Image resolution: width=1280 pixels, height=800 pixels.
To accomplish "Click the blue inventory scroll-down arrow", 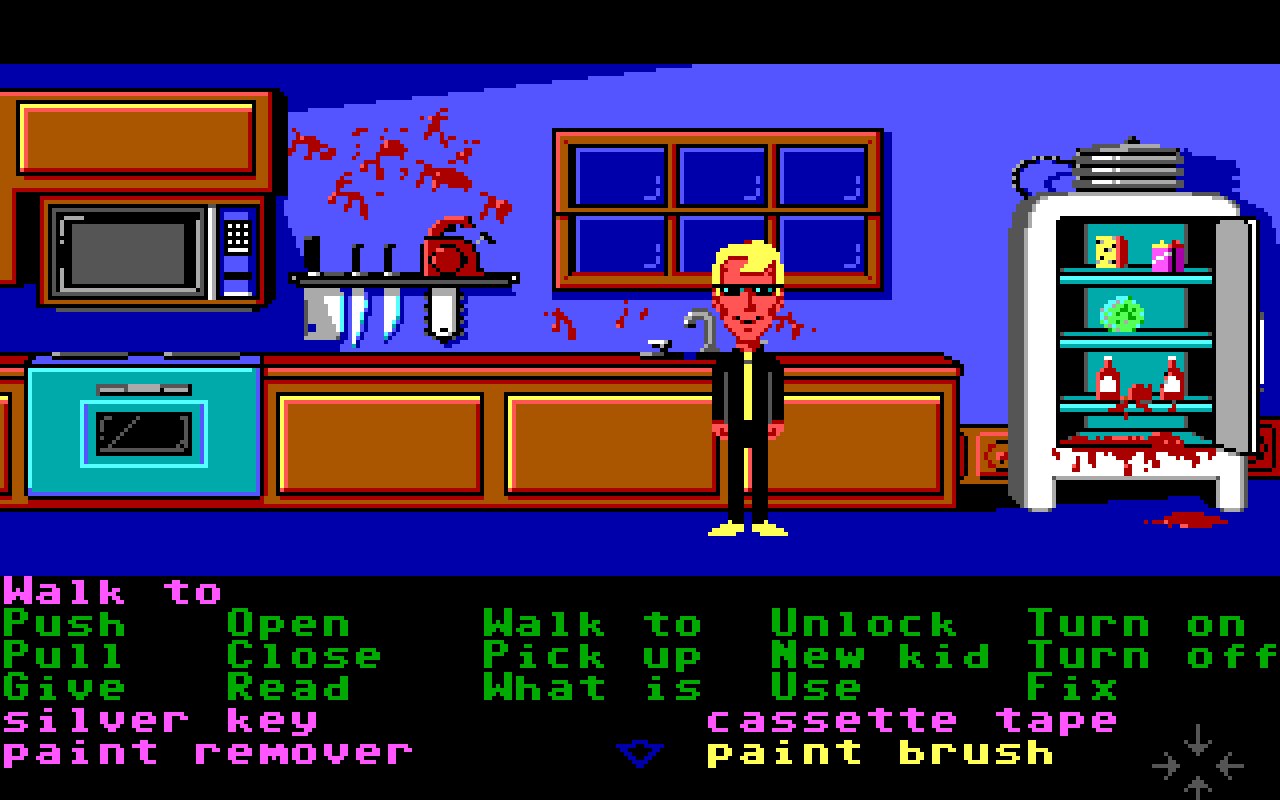I will [640, 754].
